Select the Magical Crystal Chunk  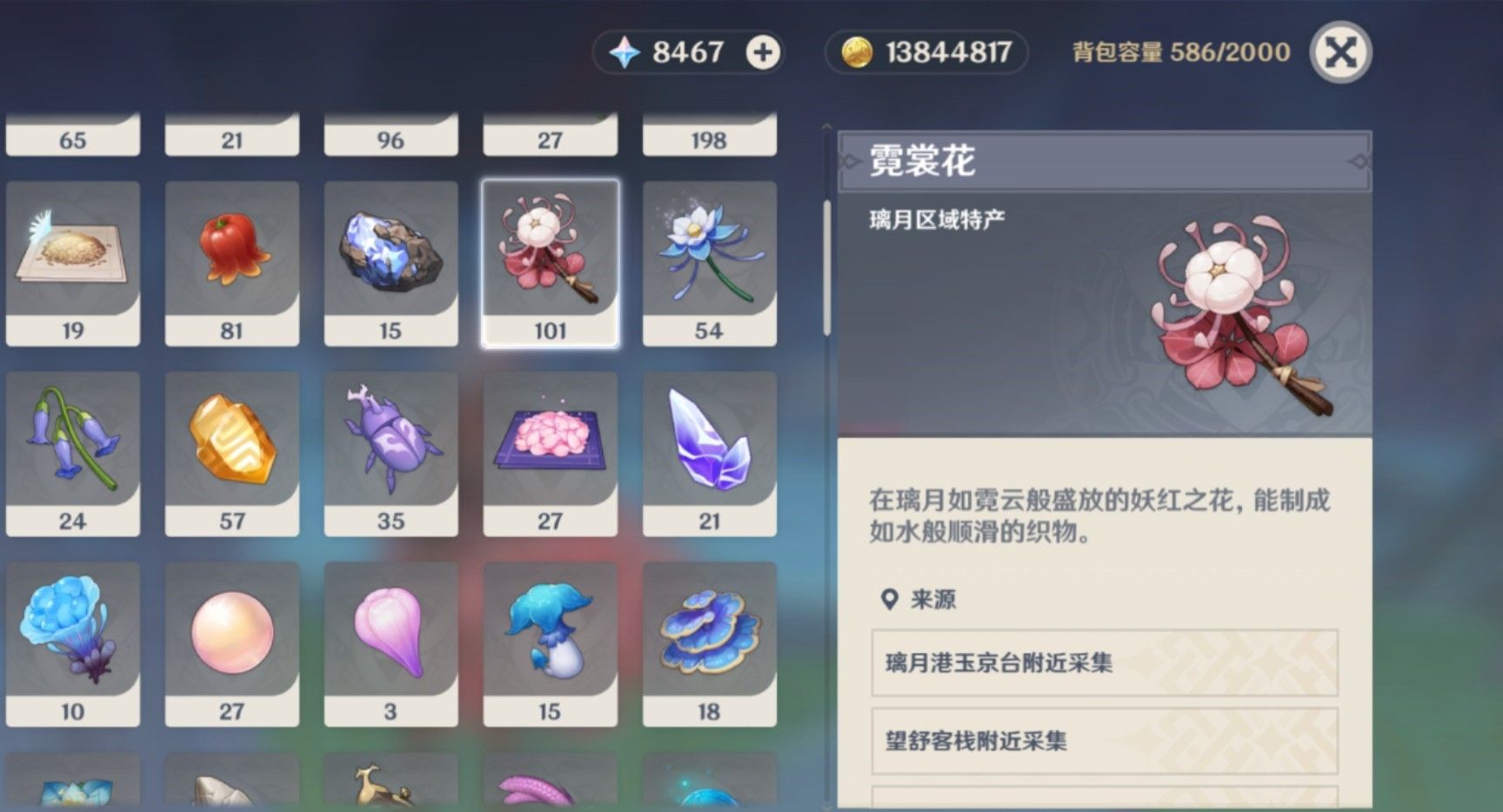click(391, 256)
